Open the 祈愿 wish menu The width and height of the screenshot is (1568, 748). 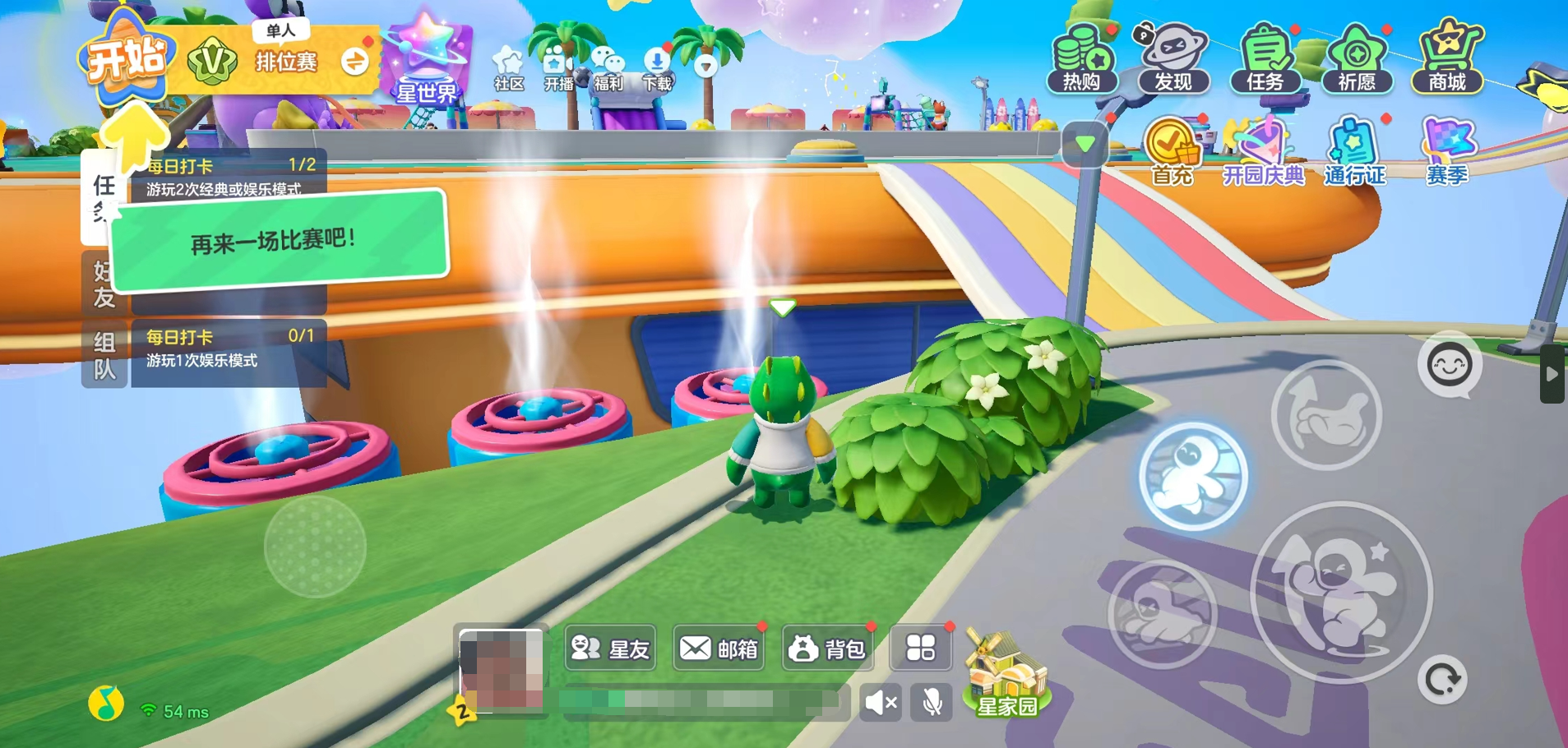[x=1356, y=58]
